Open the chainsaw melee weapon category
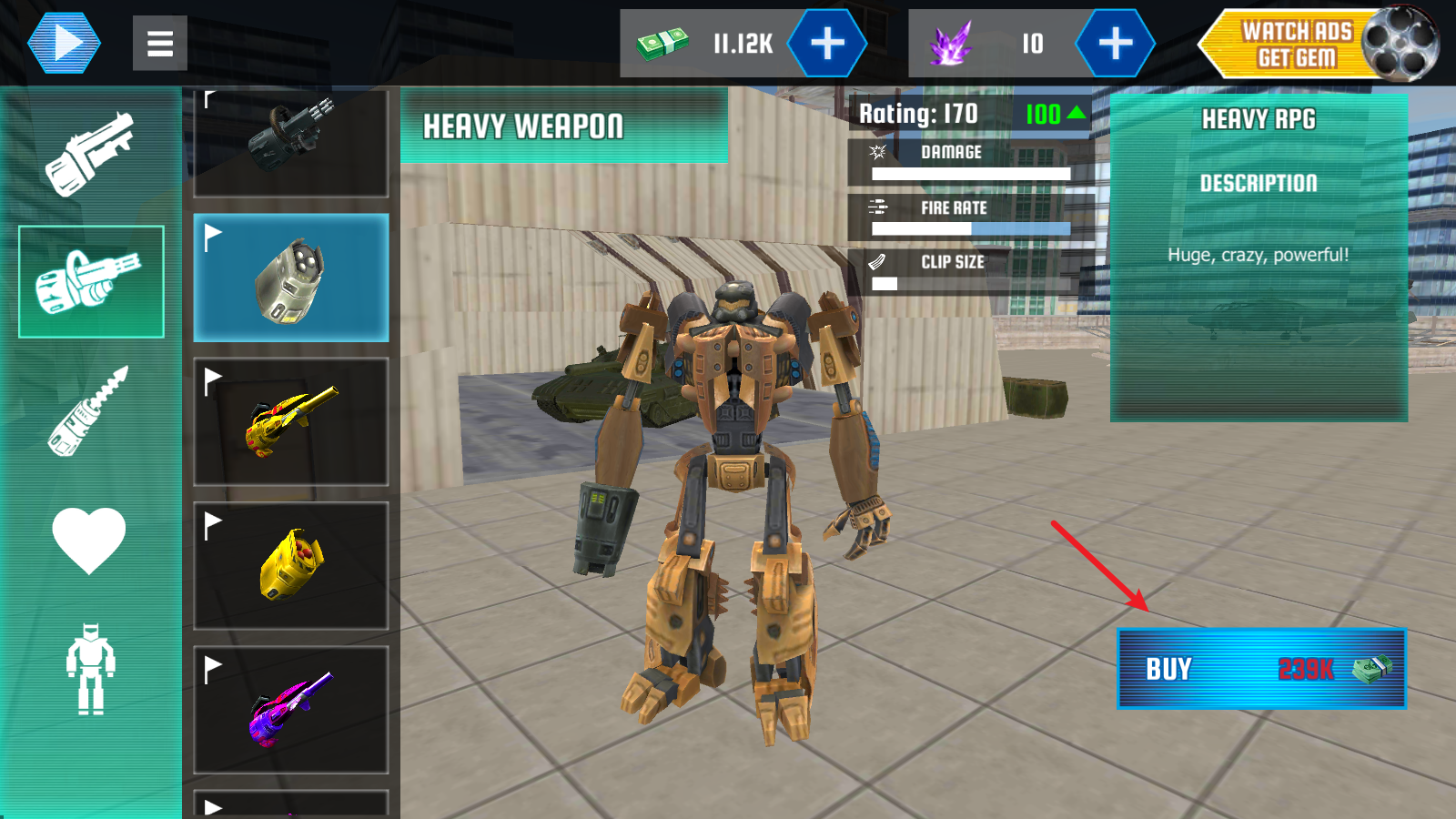1456x819 pixels. tap(91, 411)
